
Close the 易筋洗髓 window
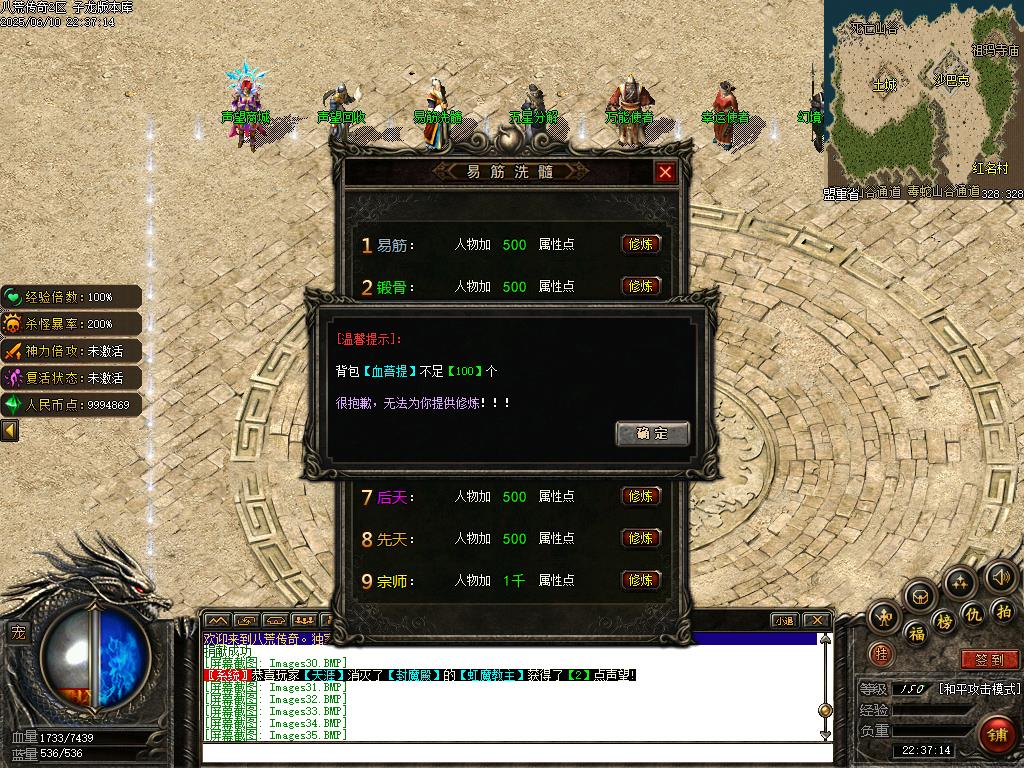[665, 172]
